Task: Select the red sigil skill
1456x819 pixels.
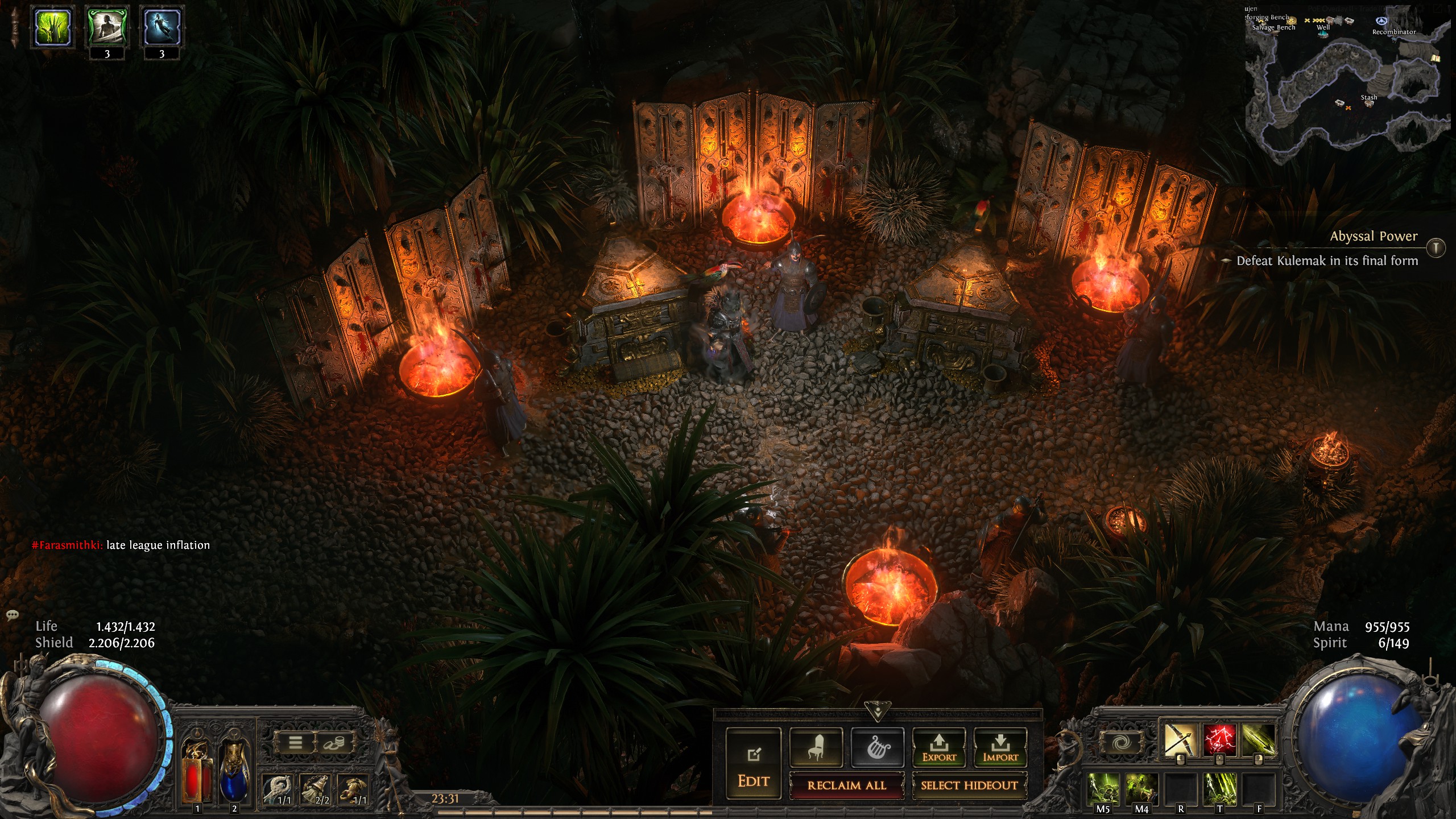Action: pos(1219,740)
